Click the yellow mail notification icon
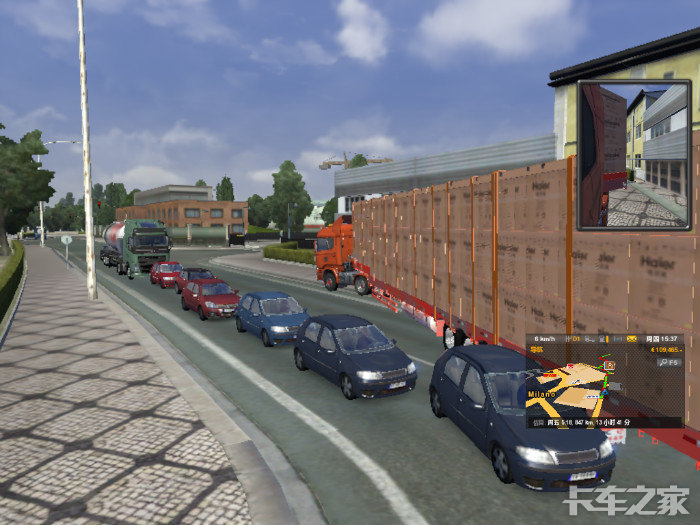Viewport: 700px width, 525px height. tap(633, 341)
